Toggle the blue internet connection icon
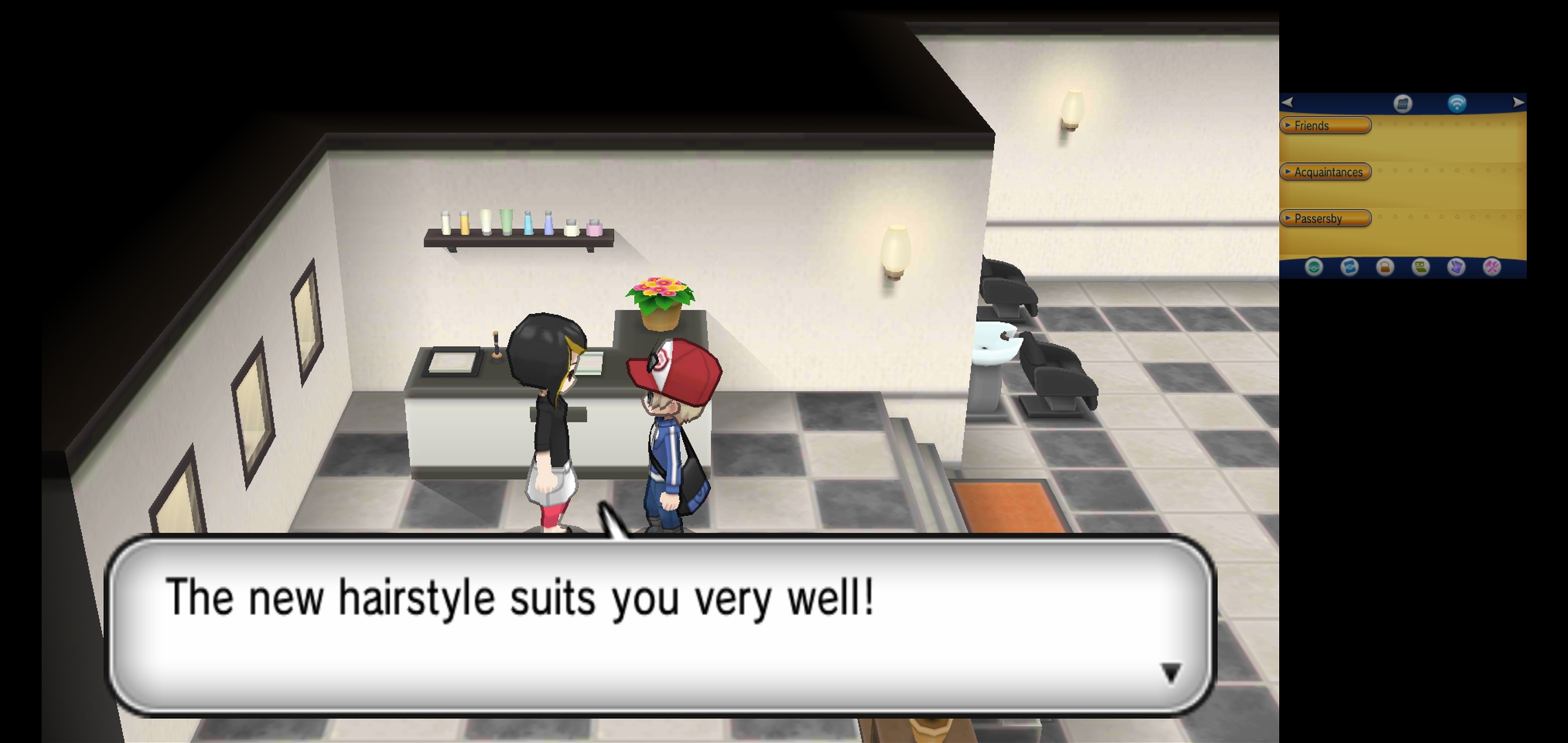1568x743 pixels. click(x=1457, y=103)
